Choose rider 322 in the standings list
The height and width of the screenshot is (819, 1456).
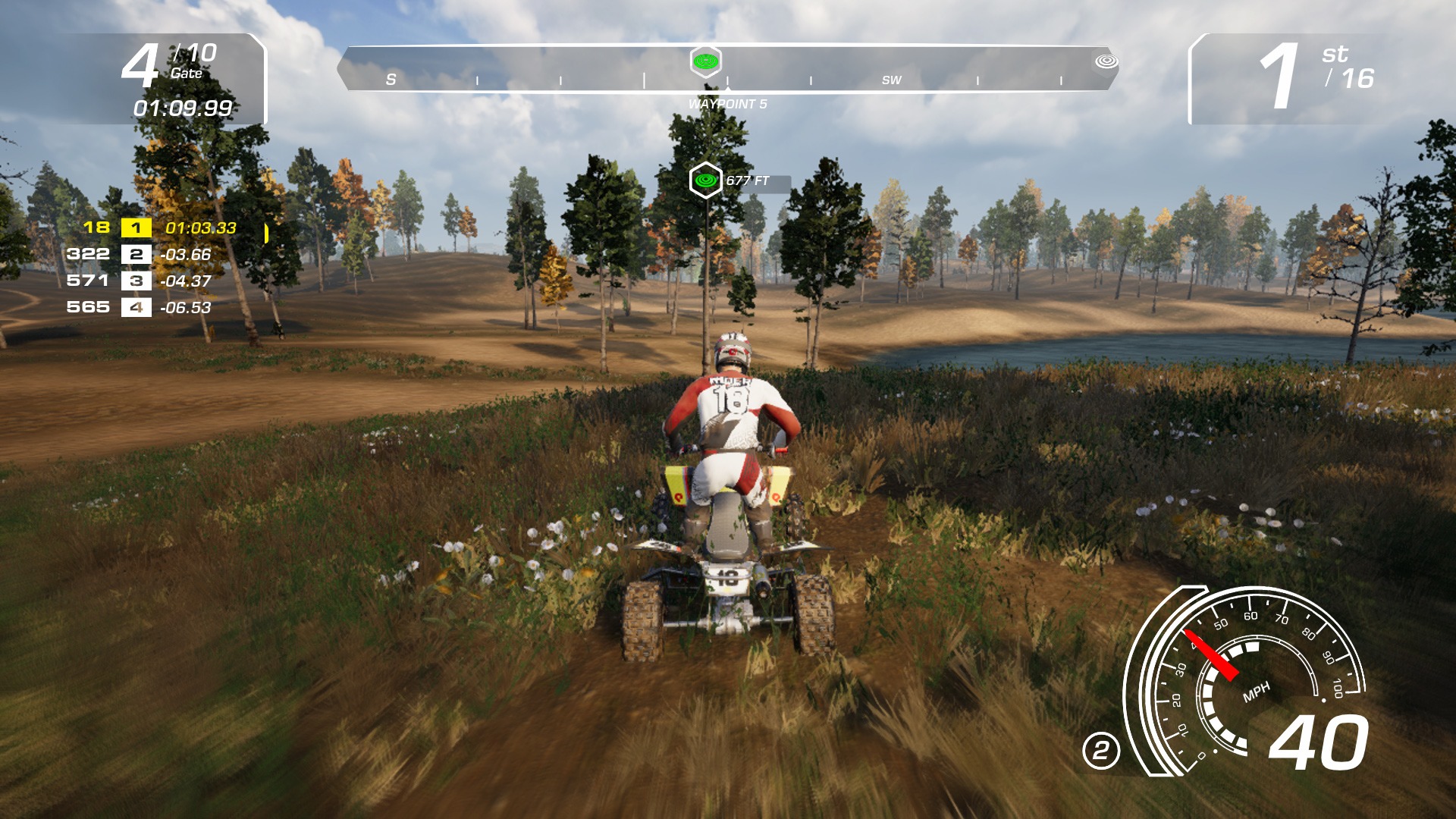(x=139, y=254)
